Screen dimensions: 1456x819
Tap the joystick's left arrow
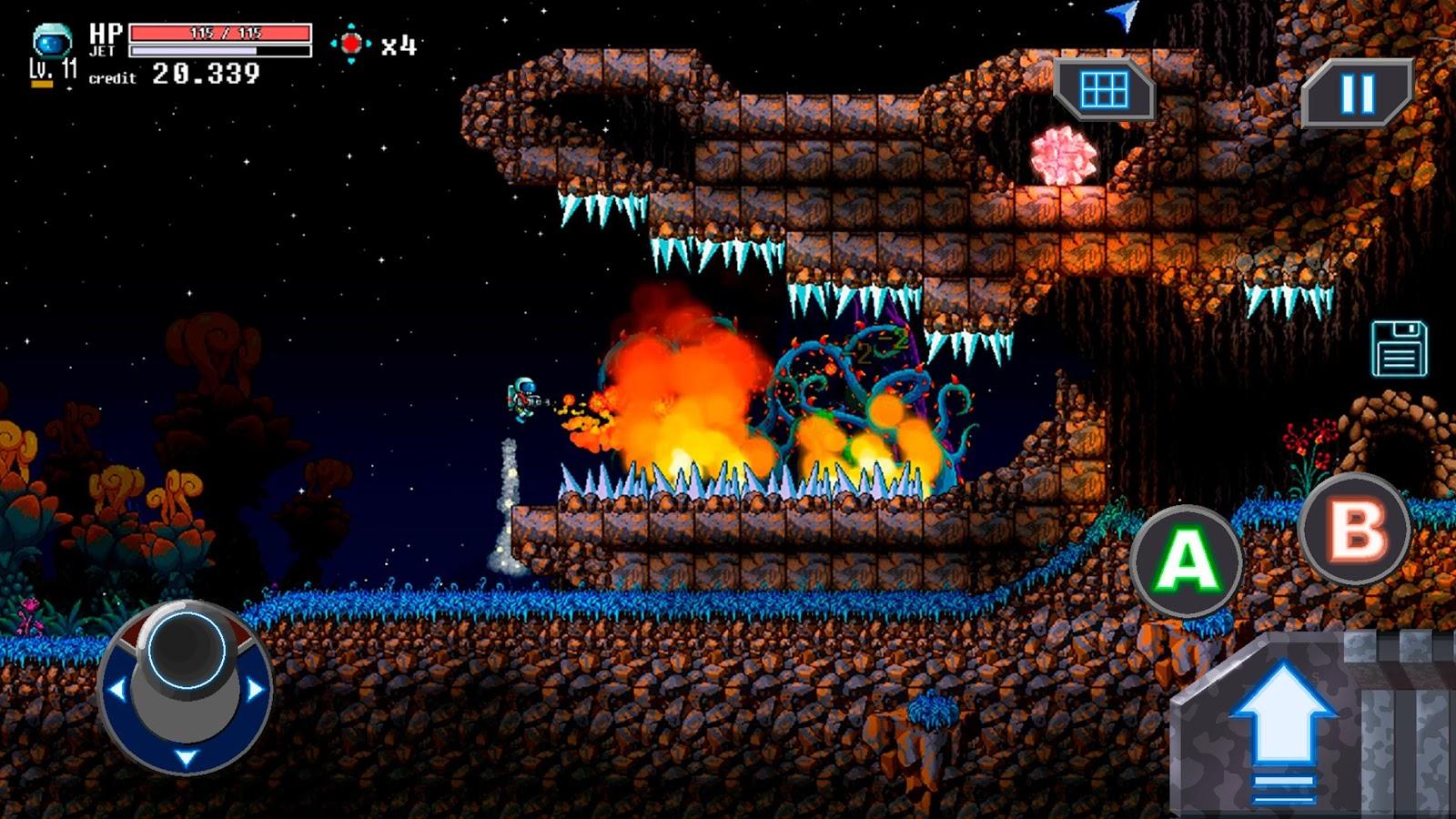pyautogui.click(x=116, y=689)
